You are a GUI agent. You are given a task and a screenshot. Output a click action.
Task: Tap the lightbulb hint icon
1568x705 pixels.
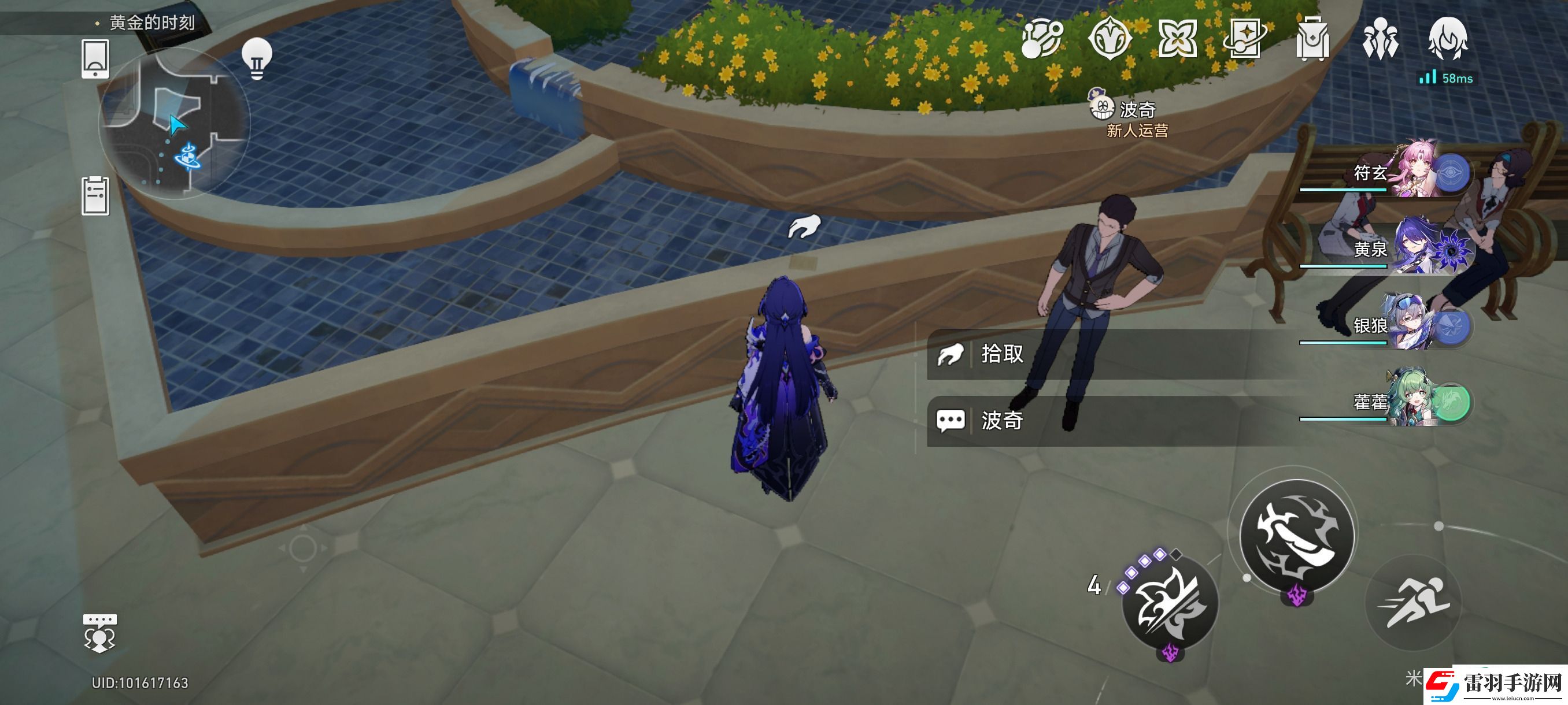click(257, 58)
